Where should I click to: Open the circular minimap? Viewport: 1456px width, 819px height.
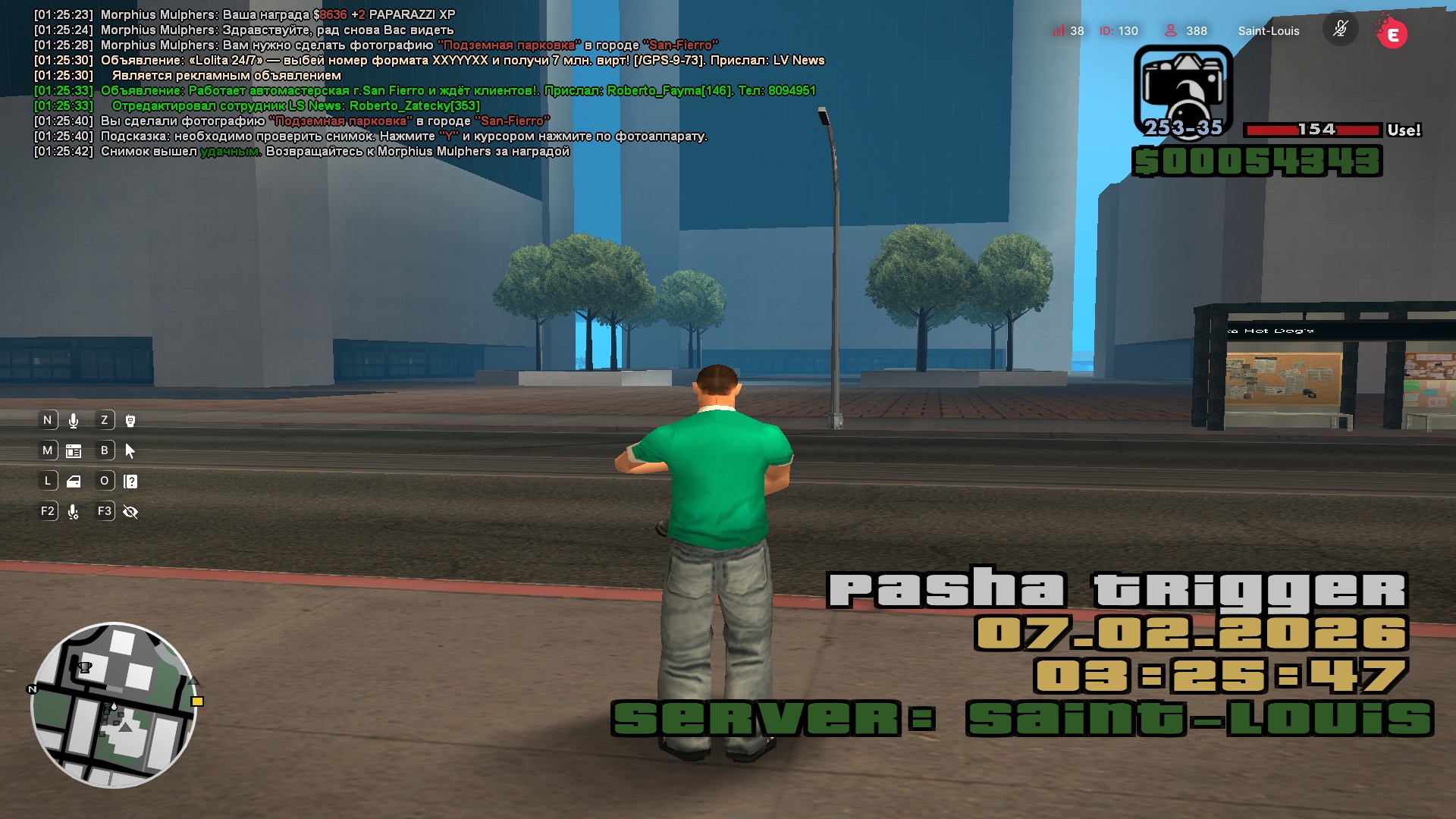pos(114,705)
